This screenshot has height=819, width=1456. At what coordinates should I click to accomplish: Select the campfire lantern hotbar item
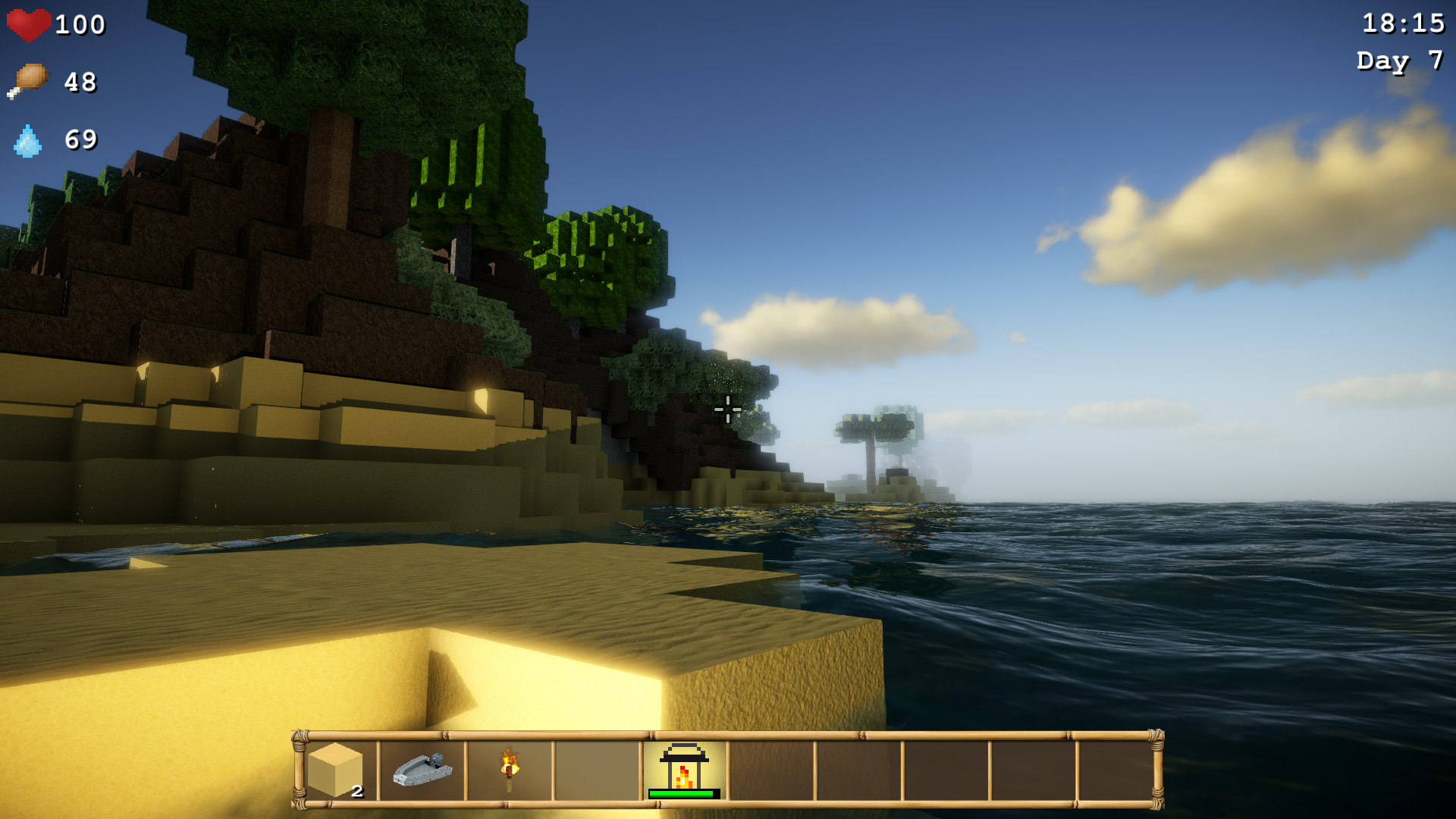[682, 767]
